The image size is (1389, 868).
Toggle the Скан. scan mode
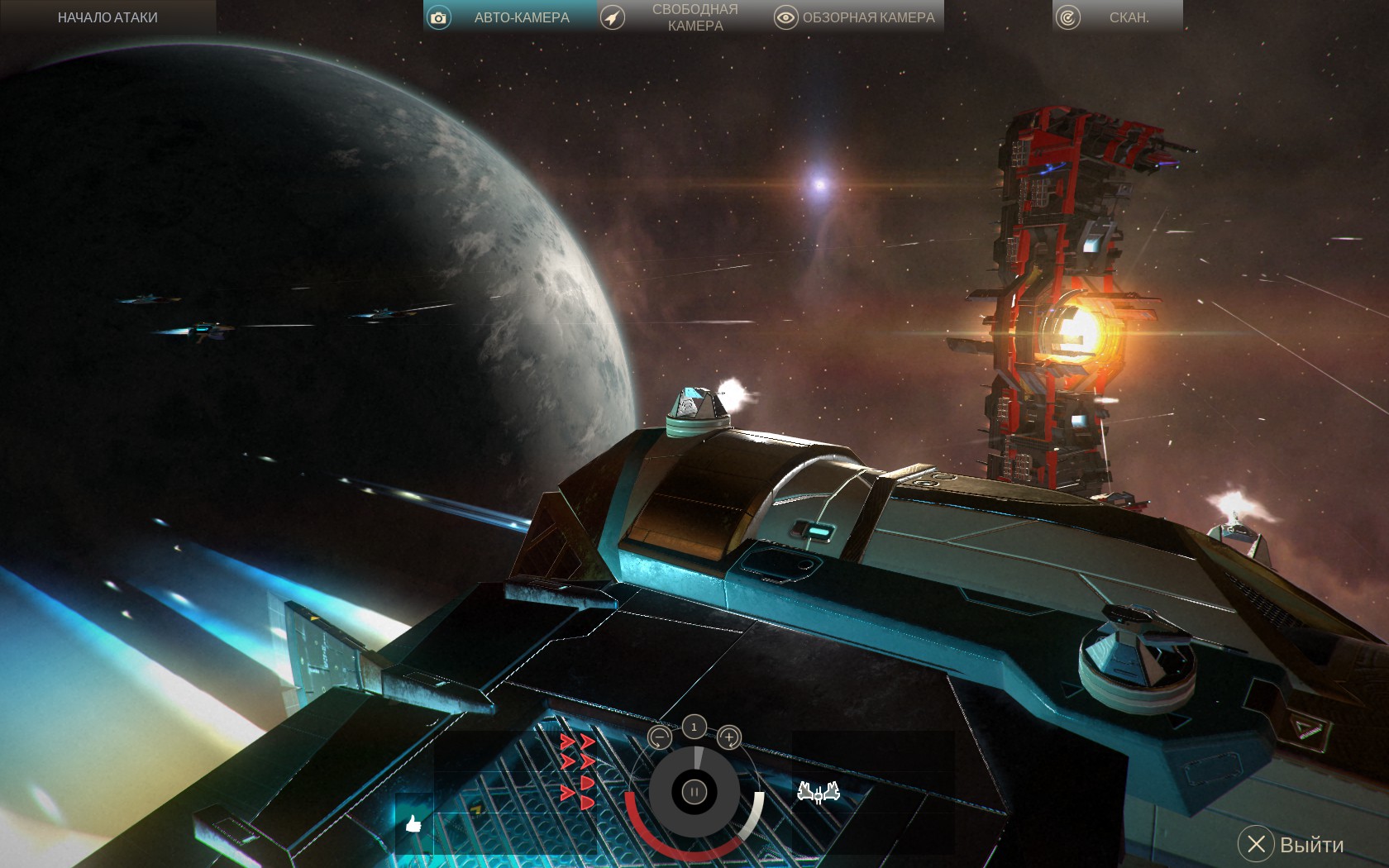tap(1116, 17)
